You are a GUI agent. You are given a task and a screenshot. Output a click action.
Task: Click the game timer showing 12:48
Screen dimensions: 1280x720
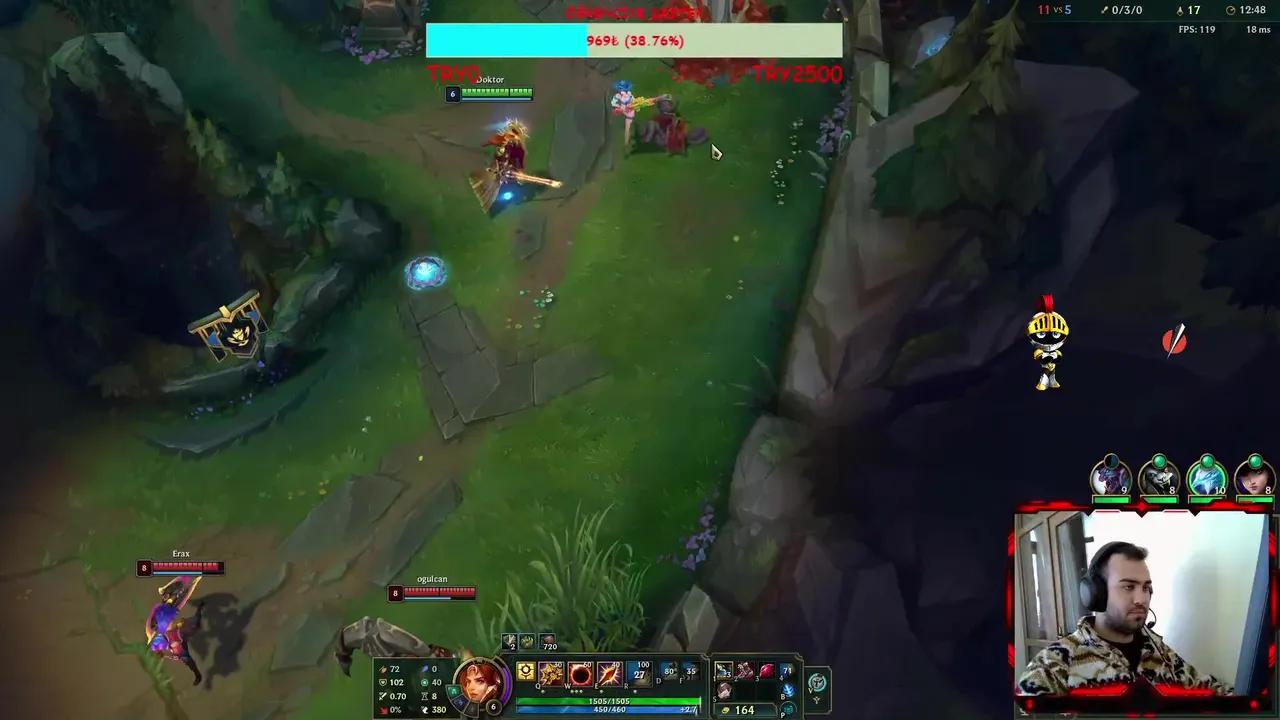(1251, 10)
